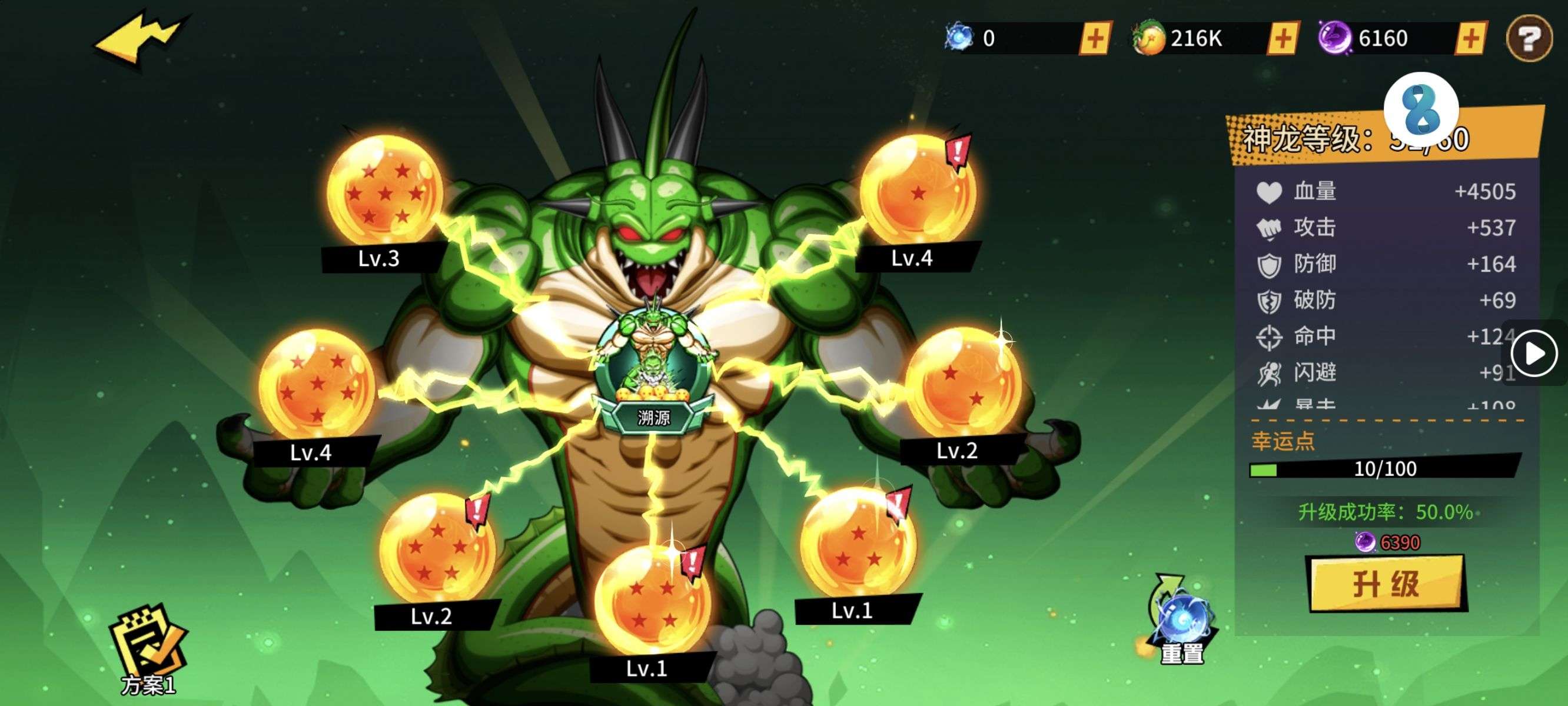Go back with the yellow lightning arrow
The height and width of the screenshot is (706, 1568).
tap(139, 38)
